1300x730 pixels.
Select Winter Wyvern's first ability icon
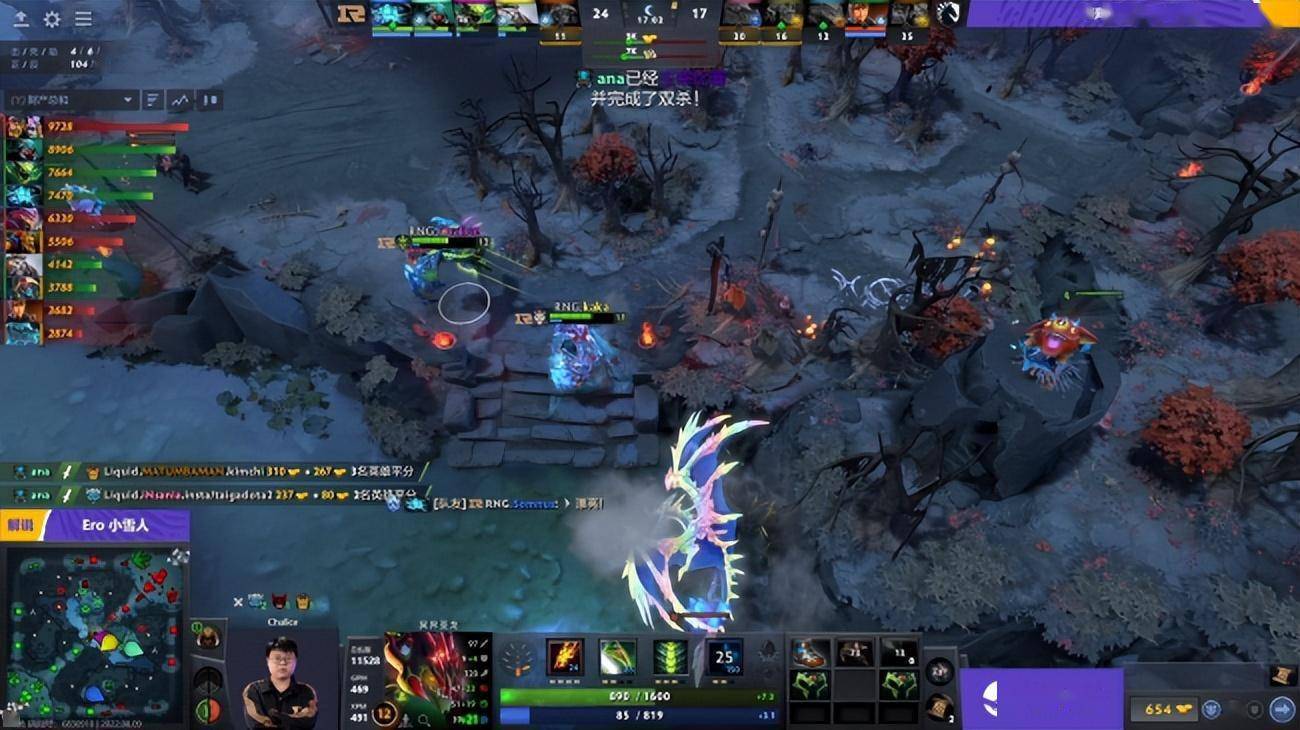563,656
